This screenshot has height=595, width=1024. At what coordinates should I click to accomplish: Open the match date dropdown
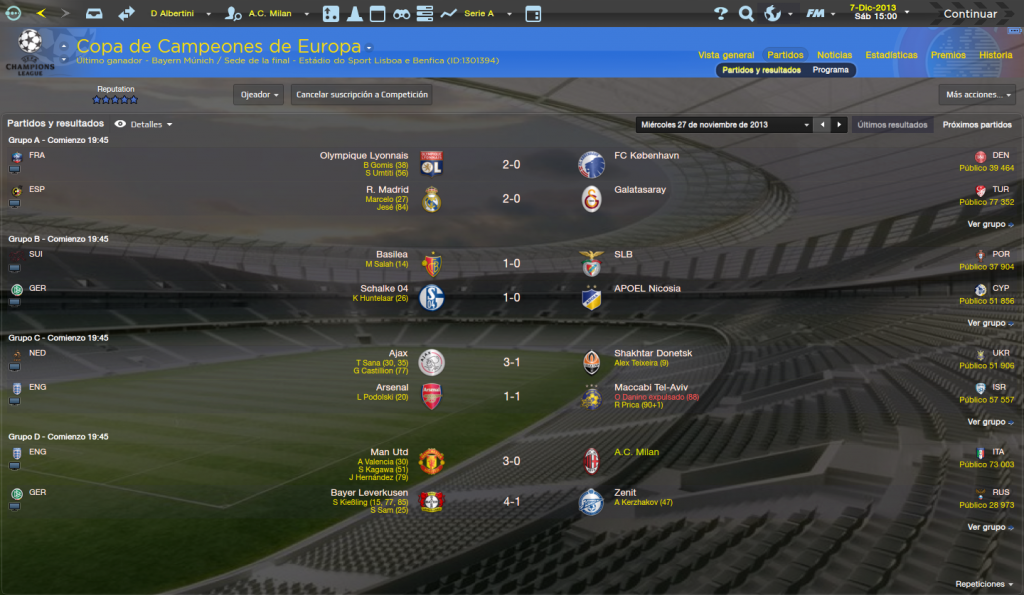tap(724, 125)
